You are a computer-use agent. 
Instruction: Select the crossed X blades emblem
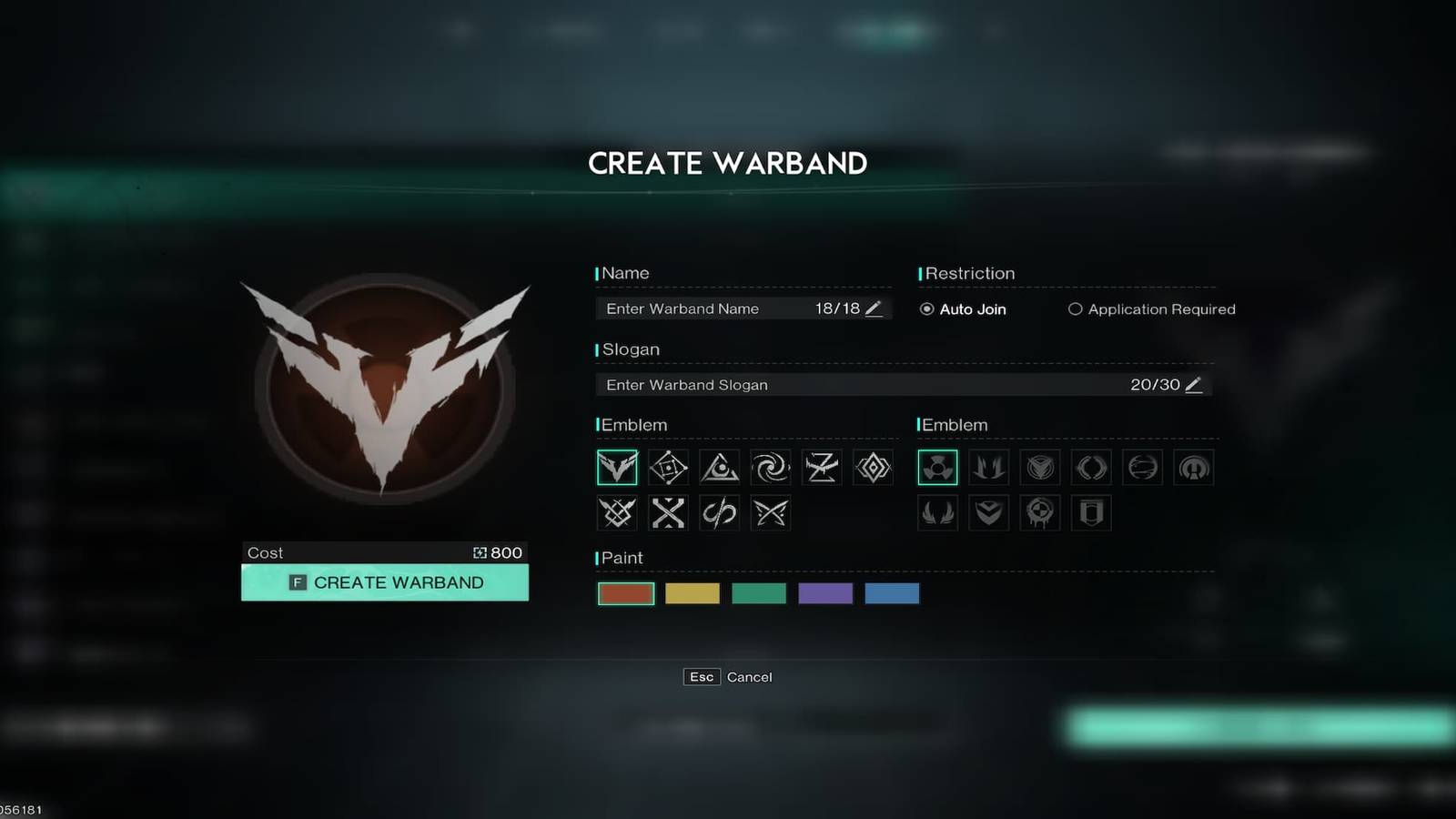[668, 513]
